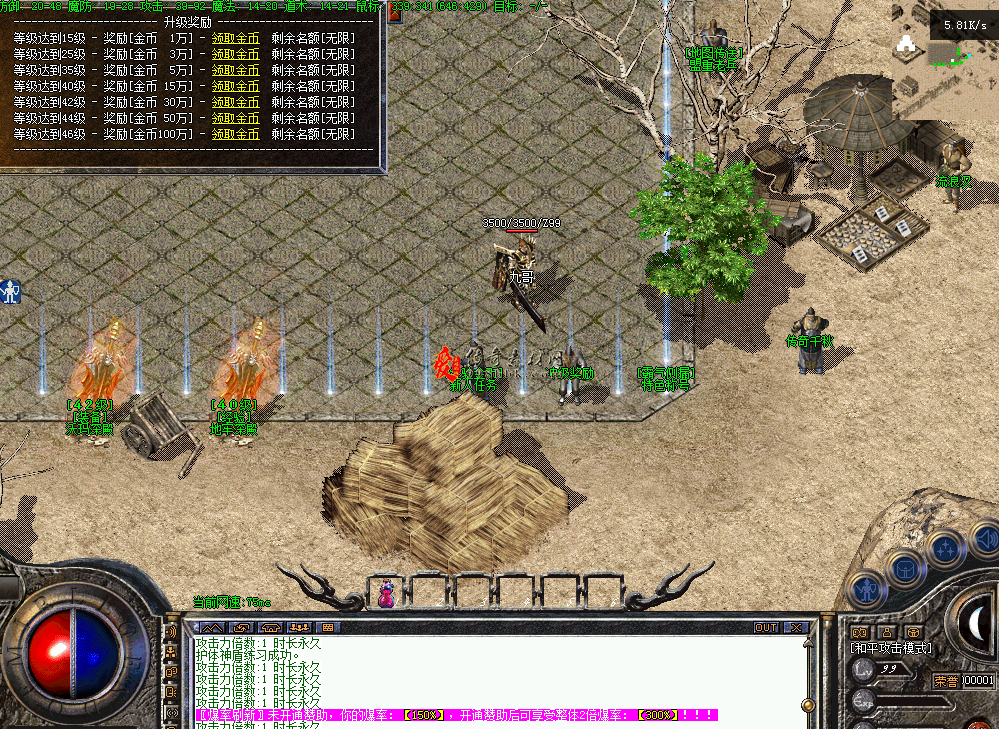This screenshot has height=729, width=999.
Task: Toggle sound with the speaker button
Action: click(984, 539)
